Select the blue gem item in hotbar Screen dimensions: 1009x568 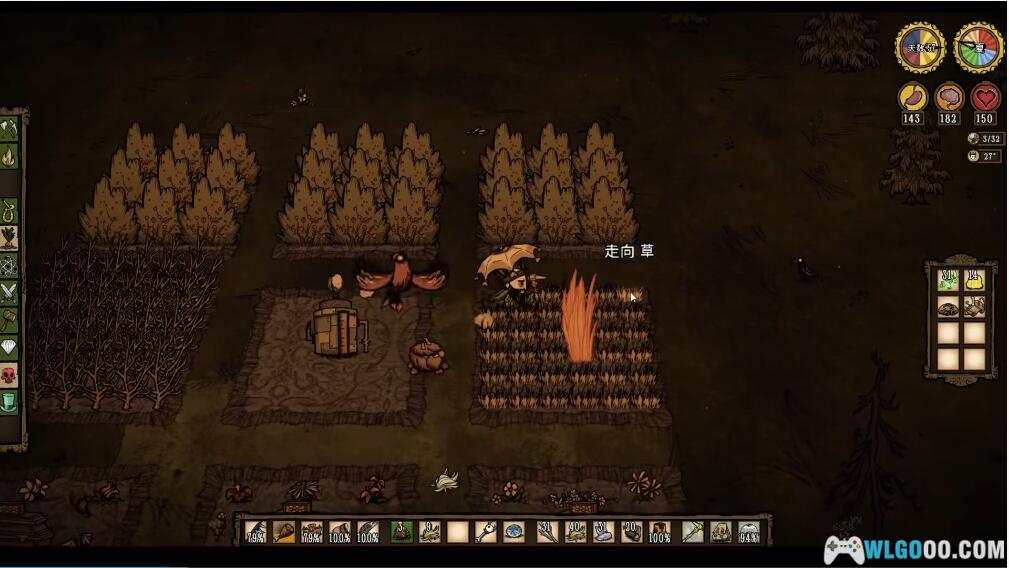tap(513, 532)
